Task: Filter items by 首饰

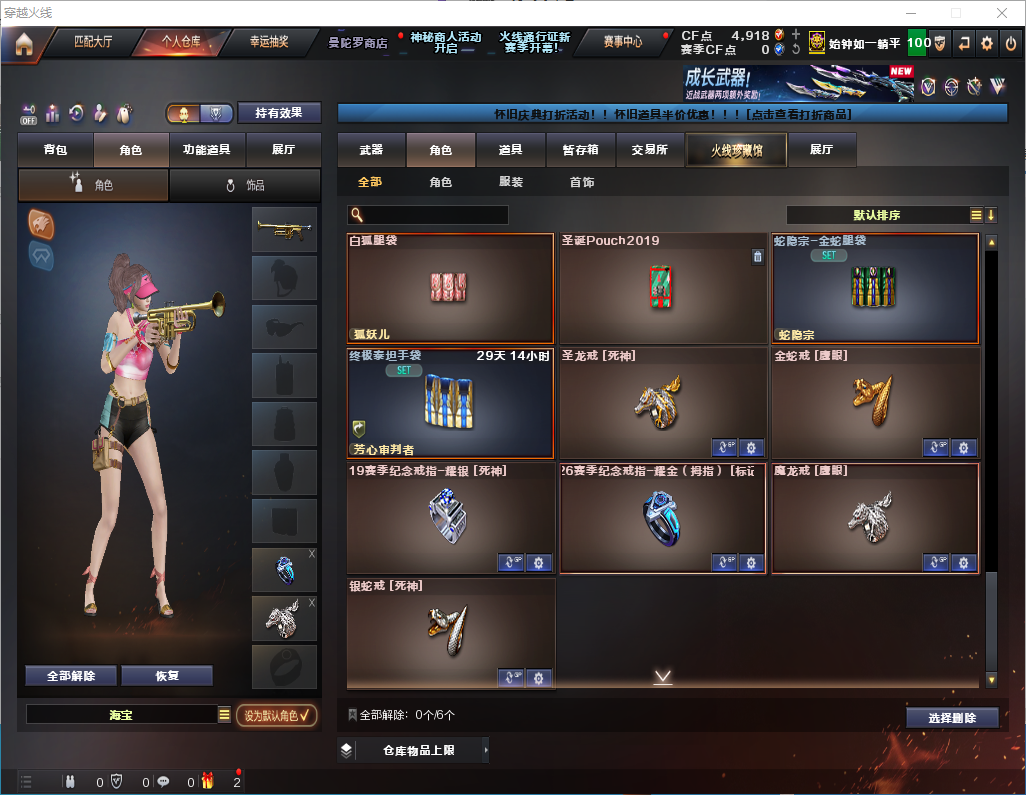Action: pos(582,183)
